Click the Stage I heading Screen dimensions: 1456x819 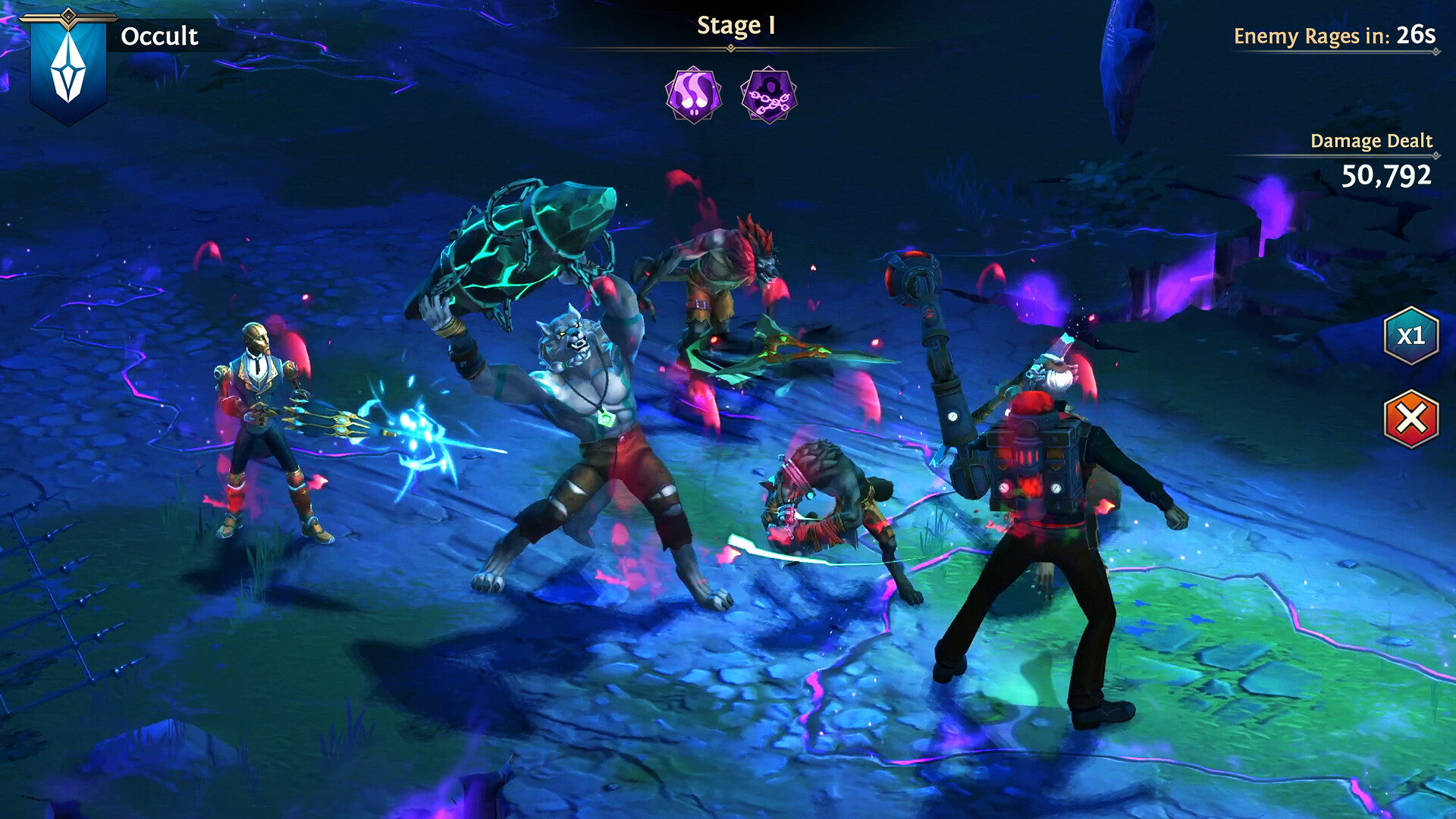tap(734, 25)
